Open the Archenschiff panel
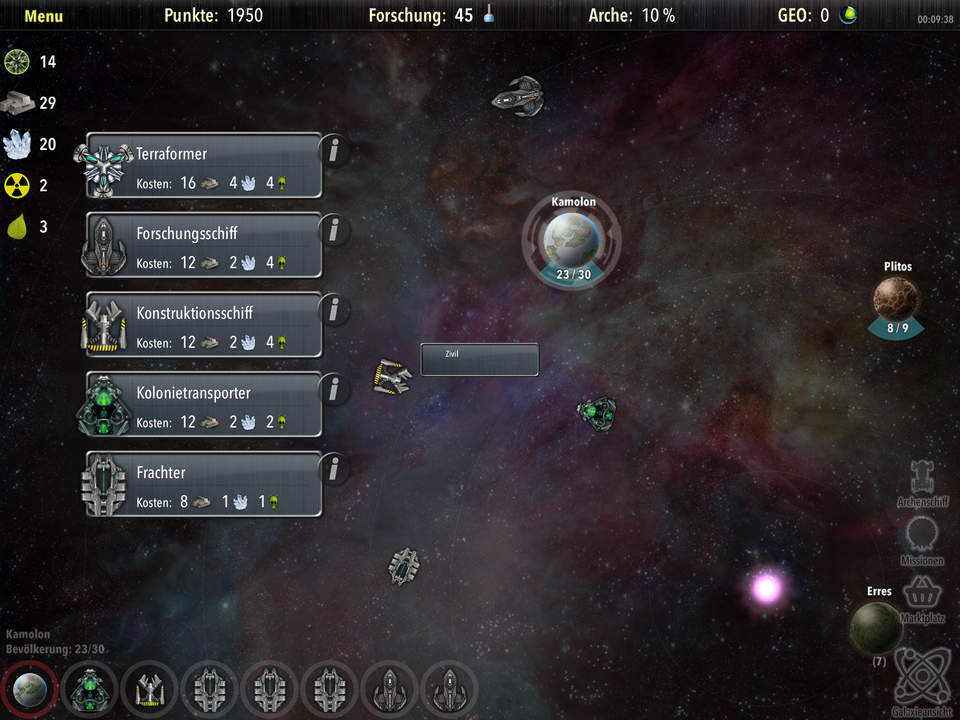Screen dimensions: 960x720 [921, 481]
